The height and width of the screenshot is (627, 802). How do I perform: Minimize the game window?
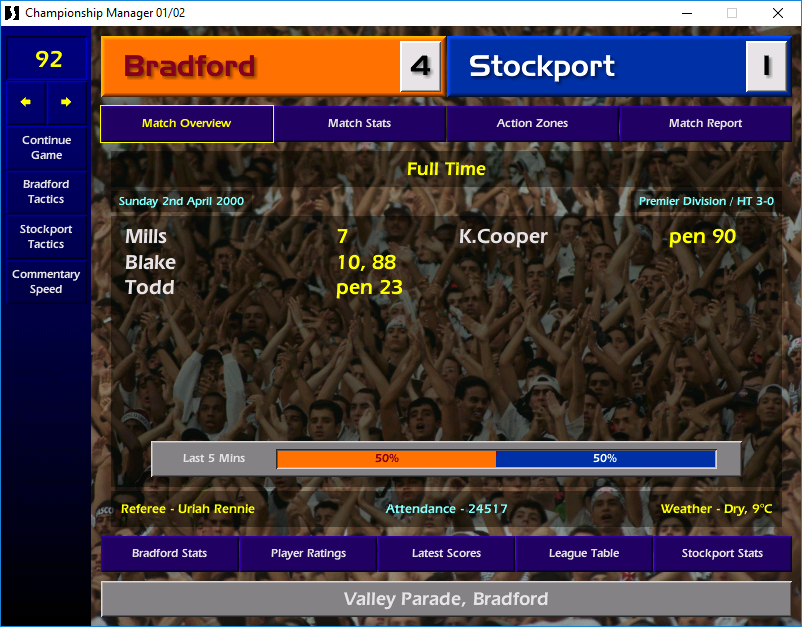pyautogui.click(x=686, y=13)
